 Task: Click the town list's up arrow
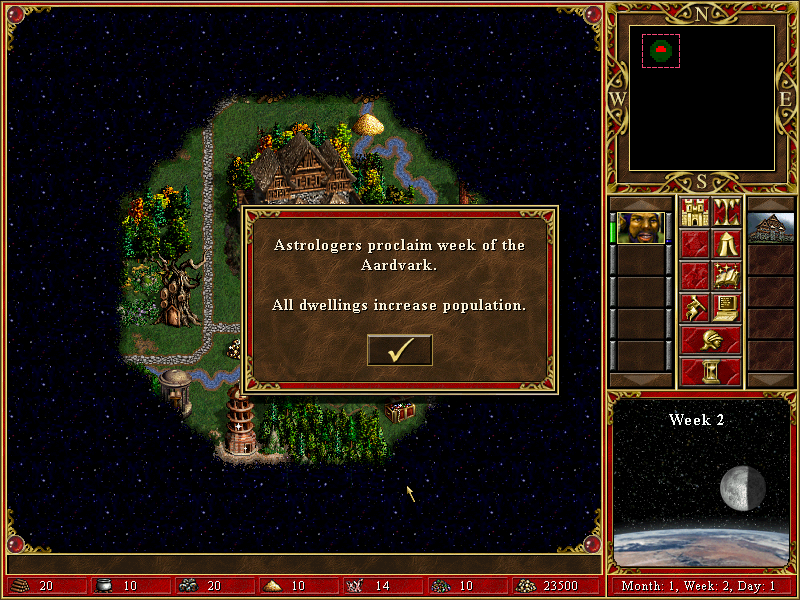pyautogui.click(x=770, y=204)
